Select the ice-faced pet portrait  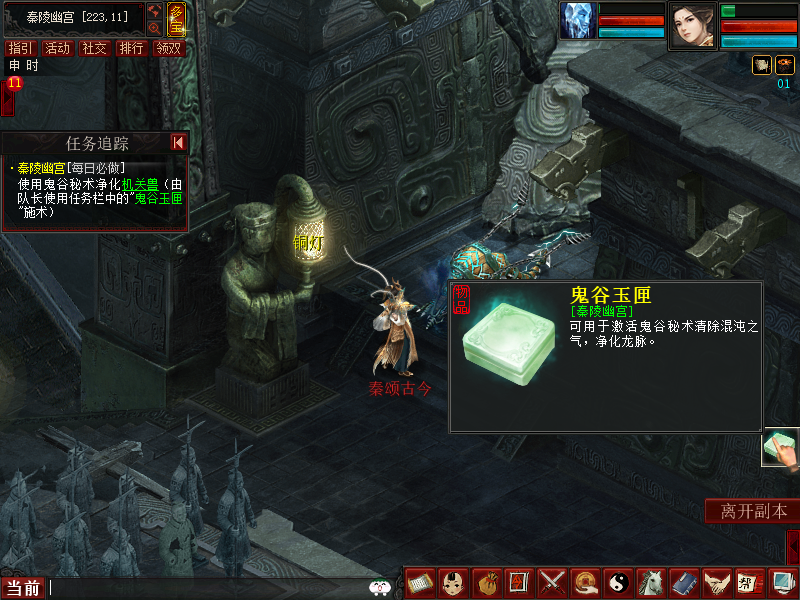tap(578, 21)
